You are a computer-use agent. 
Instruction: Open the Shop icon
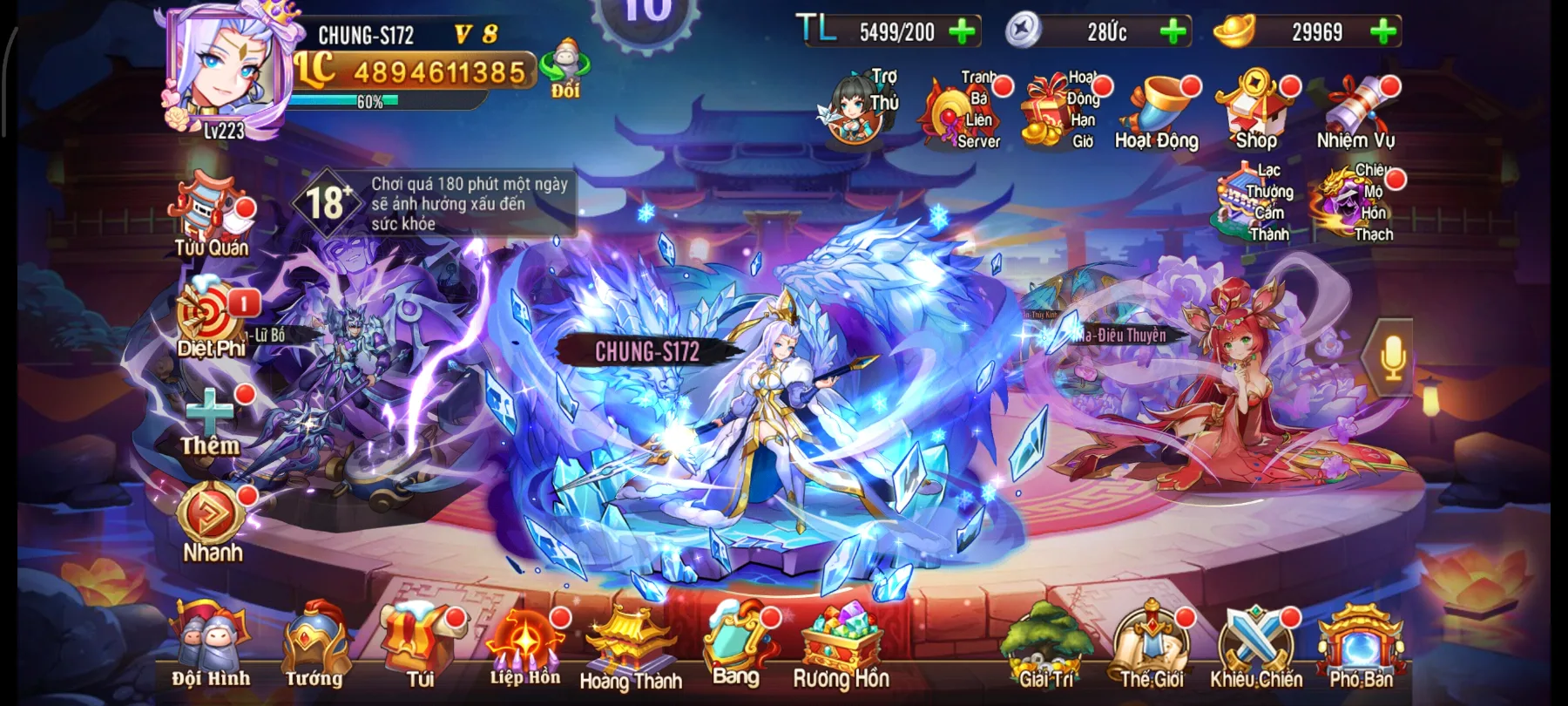[1255, 105]
